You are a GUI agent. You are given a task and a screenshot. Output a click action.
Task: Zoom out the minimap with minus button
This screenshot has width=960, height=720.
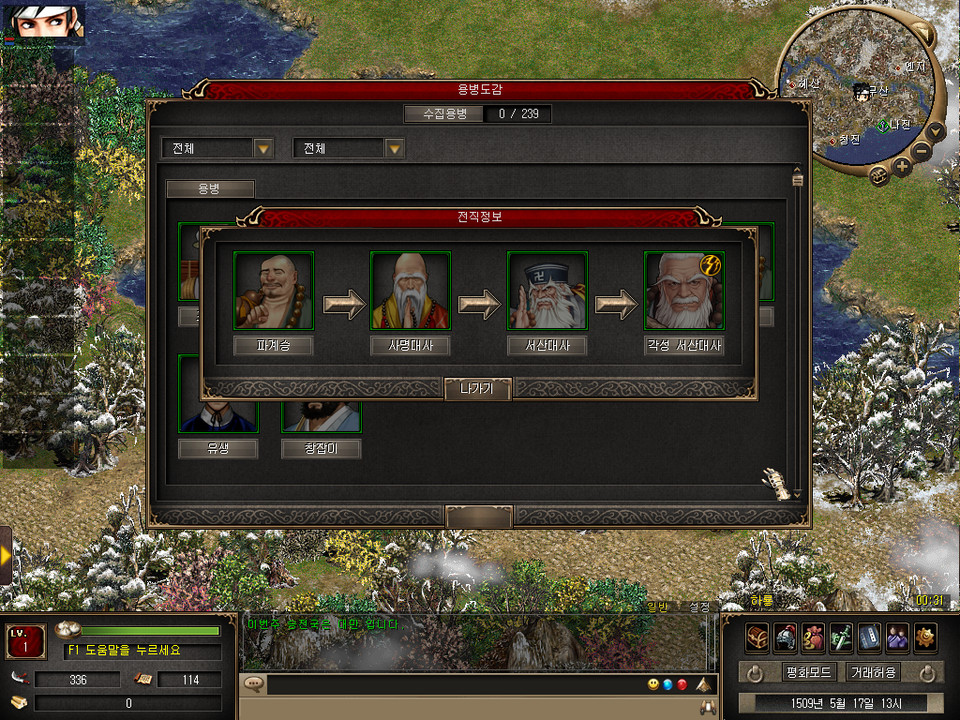pos(922,152)
